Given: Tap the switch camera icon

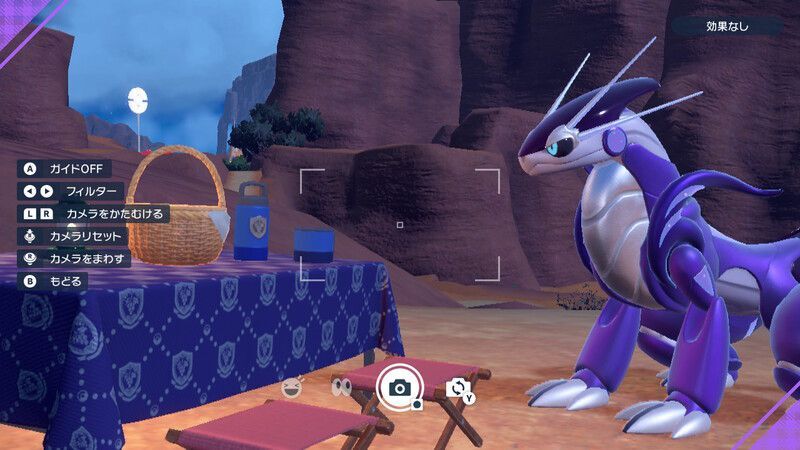Looking at the screenshot, I should (x=459, y=388).
